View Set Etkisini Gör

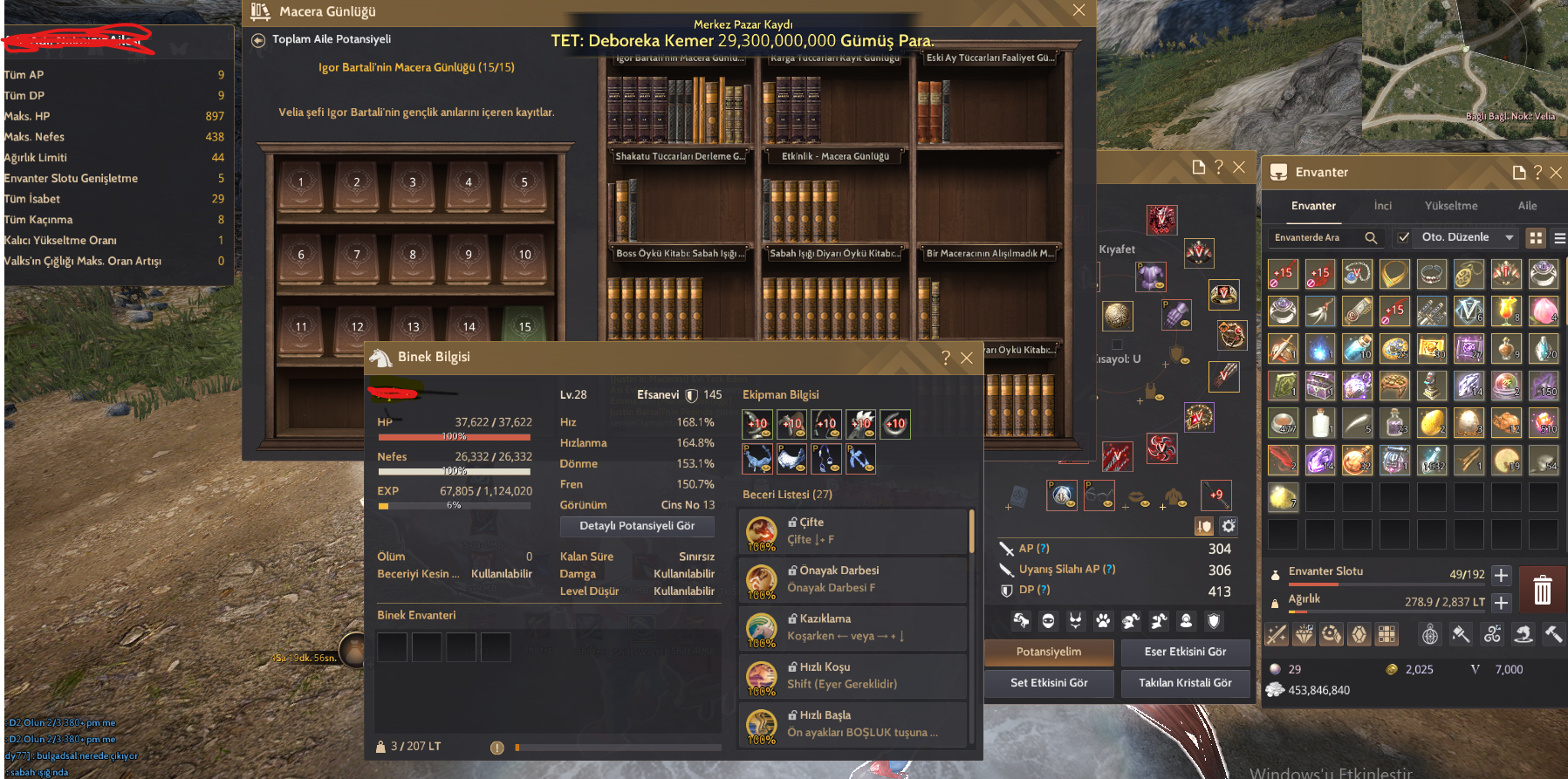pos(1049,683)
